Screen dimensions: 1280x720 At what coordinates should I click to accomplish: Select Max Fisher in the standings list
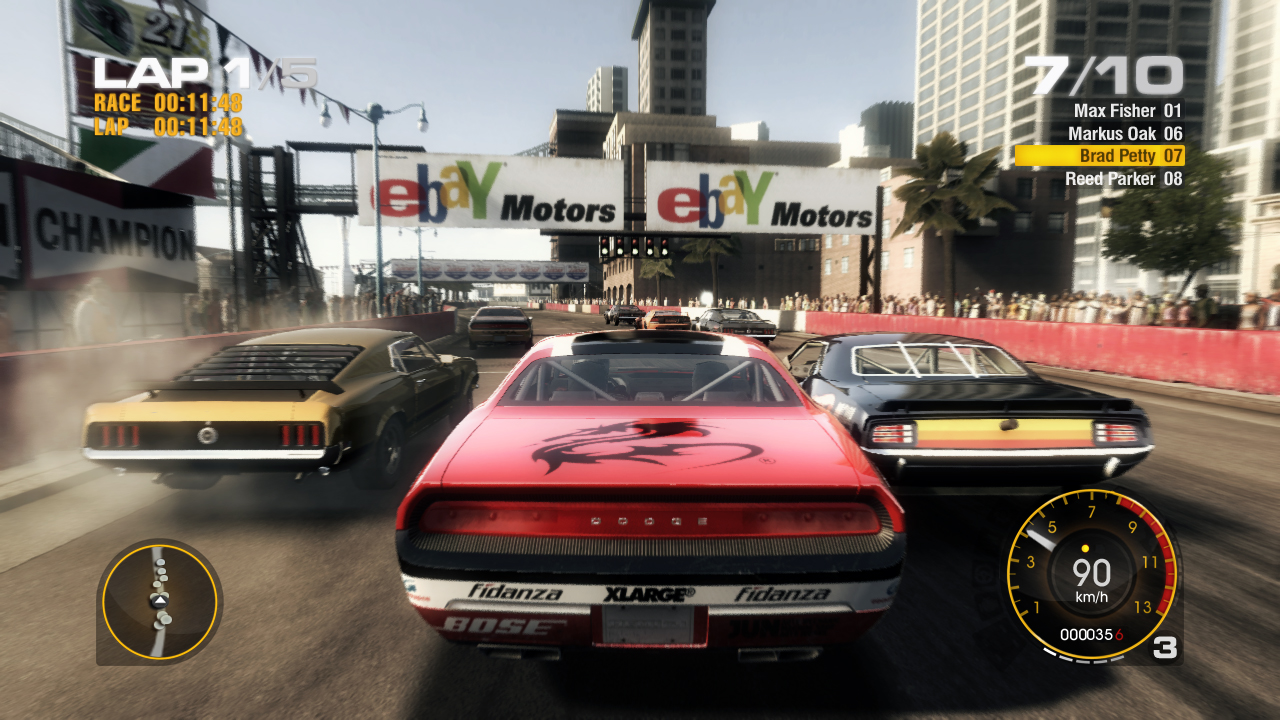pyautogui.click(x=1127, y=111)
